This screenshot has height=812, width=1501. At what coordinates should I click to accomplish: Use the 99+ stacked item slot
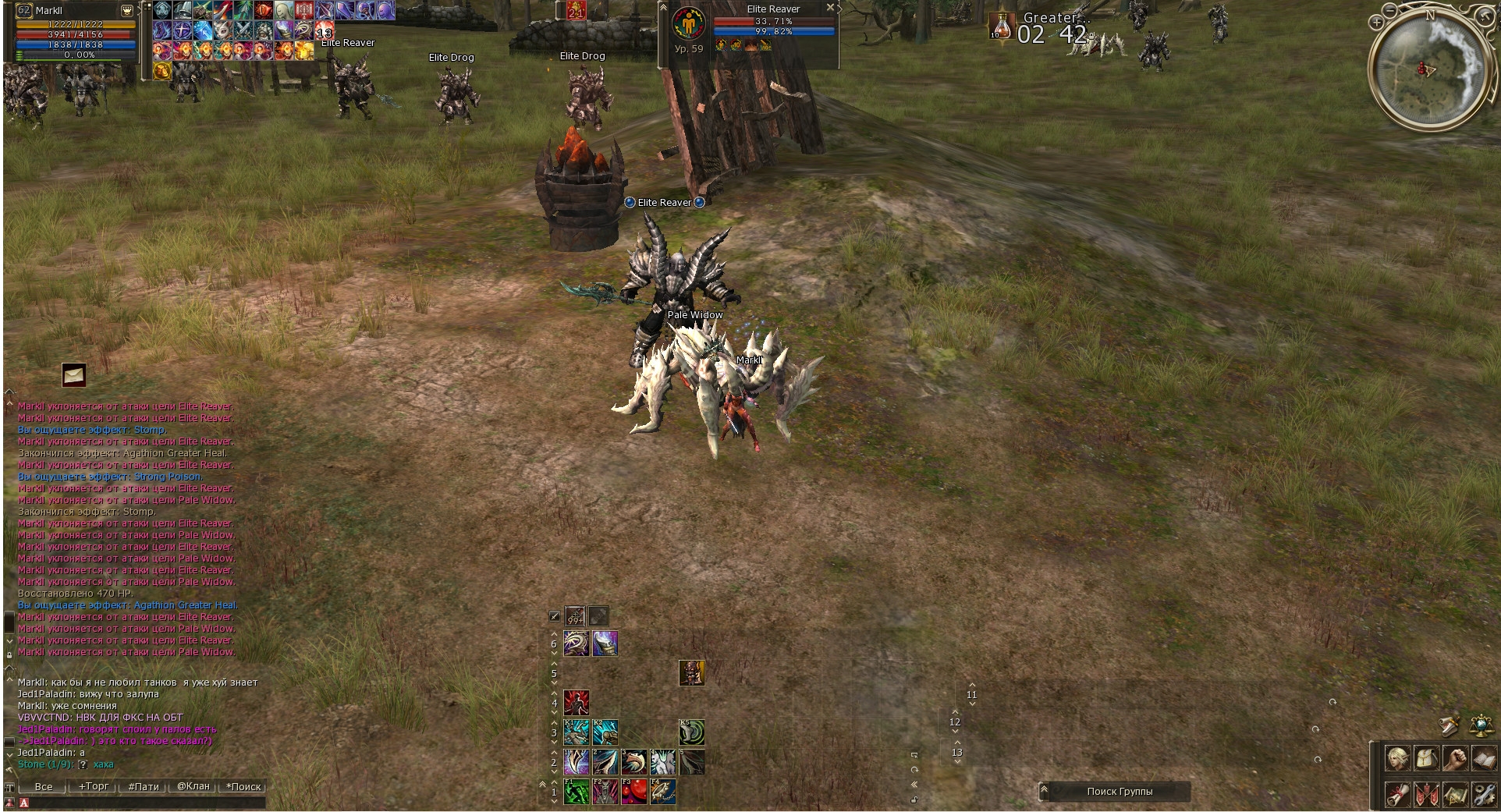point(575,616)
